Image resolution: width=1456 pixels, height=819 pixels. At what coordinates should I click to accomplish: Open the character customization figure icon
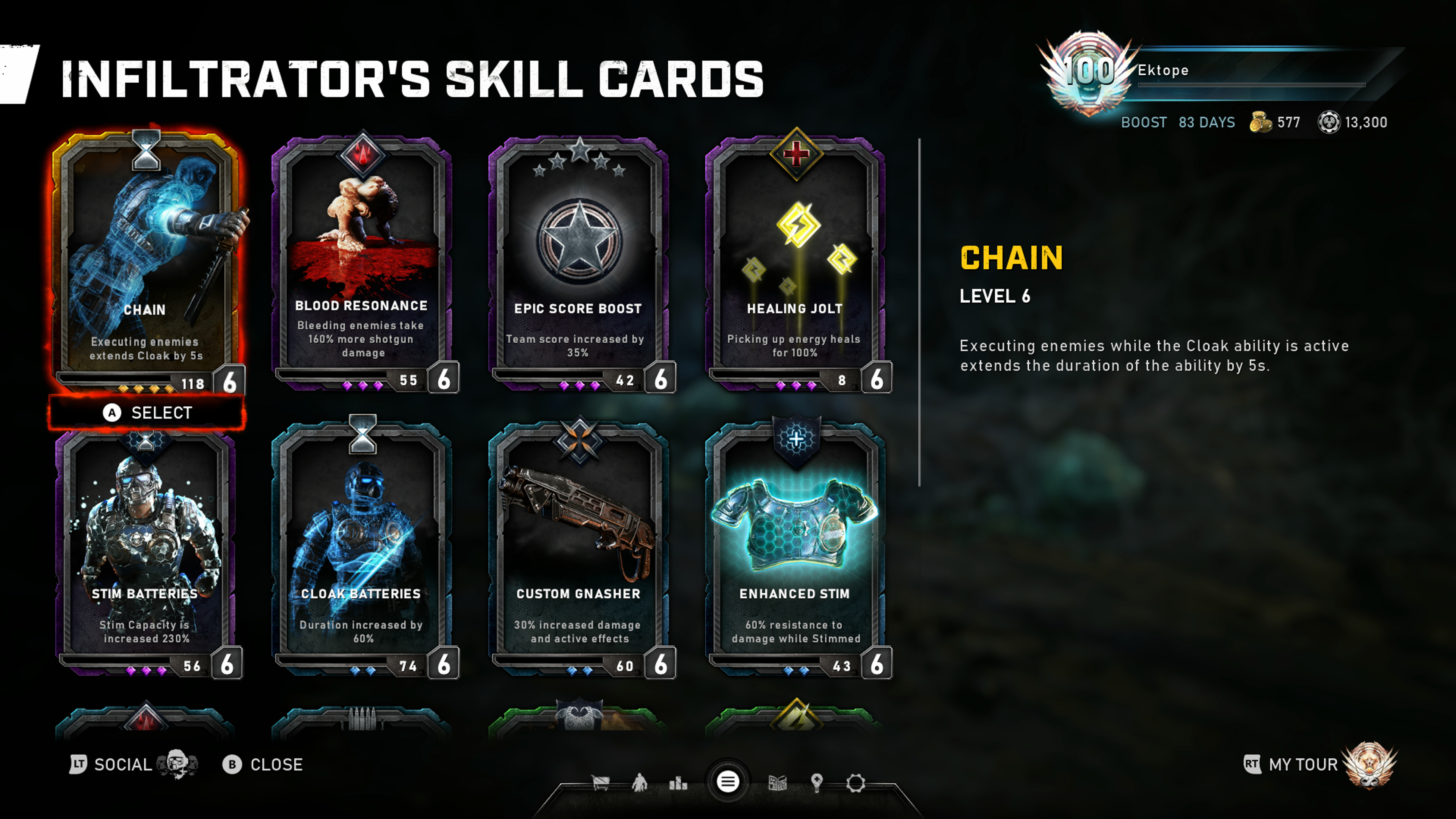coord(639,783)
